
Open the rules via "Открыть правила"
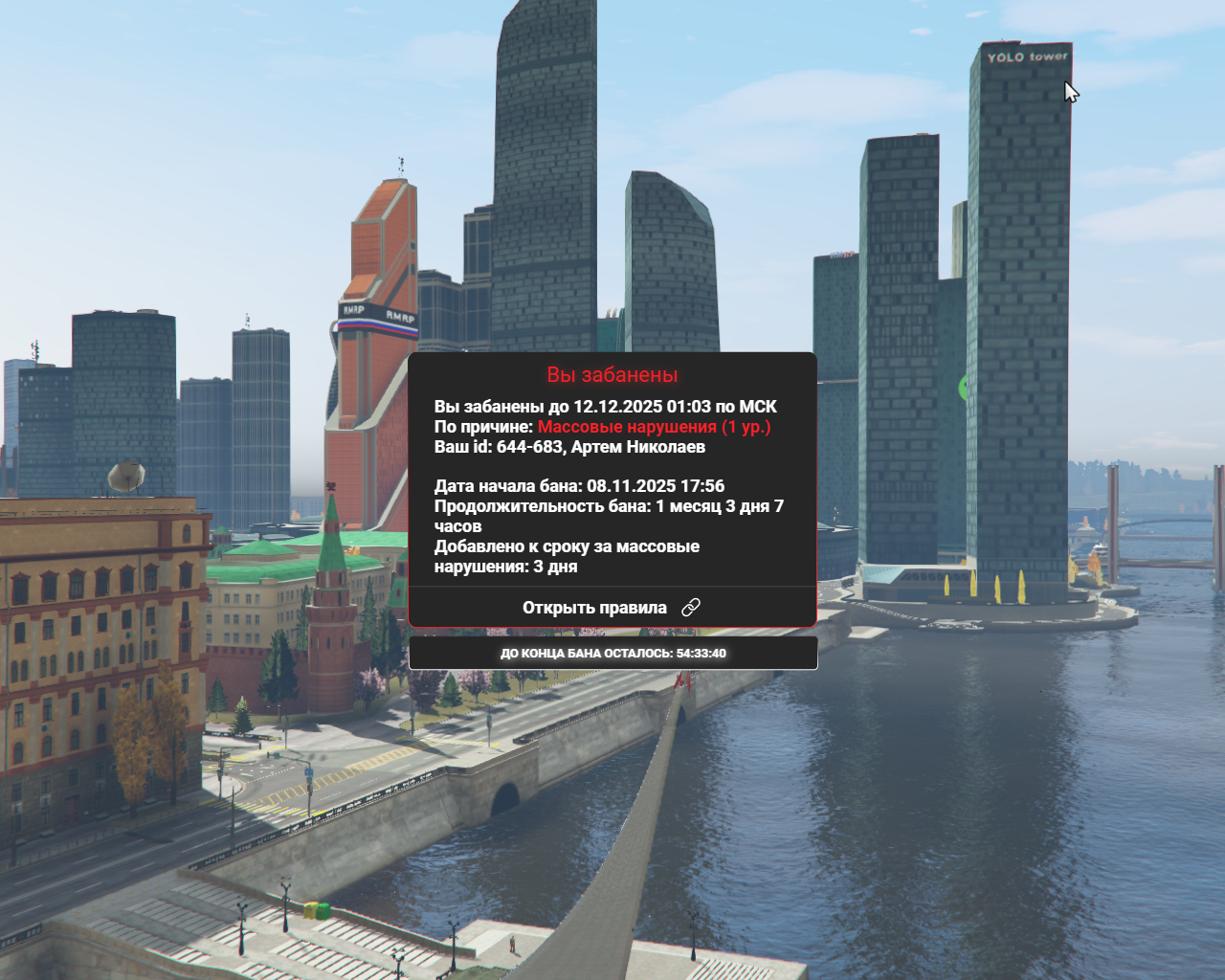click(x=612, y=608)
